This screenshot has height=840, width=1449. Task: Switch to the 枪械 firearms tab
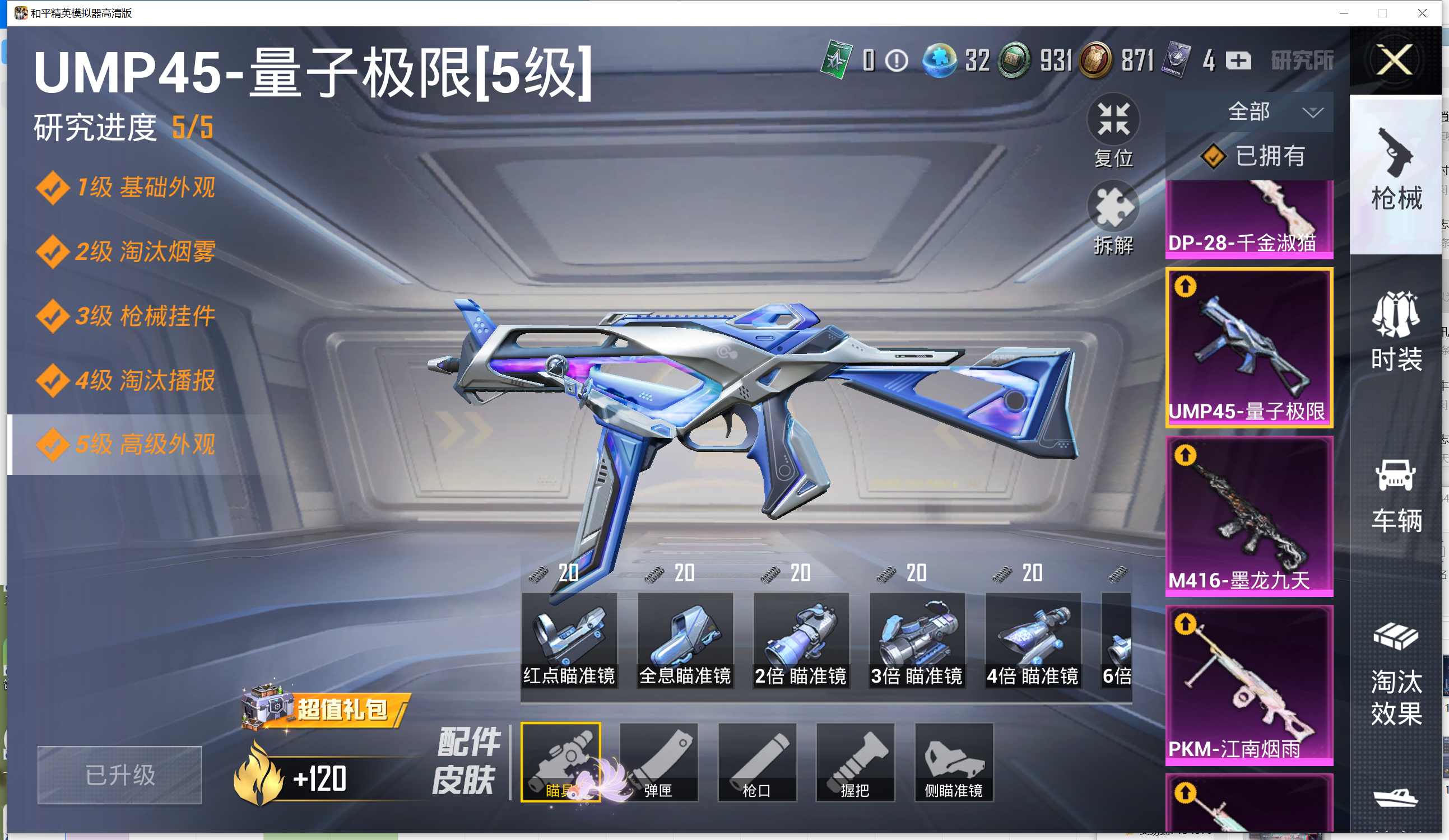point(1396,170)
